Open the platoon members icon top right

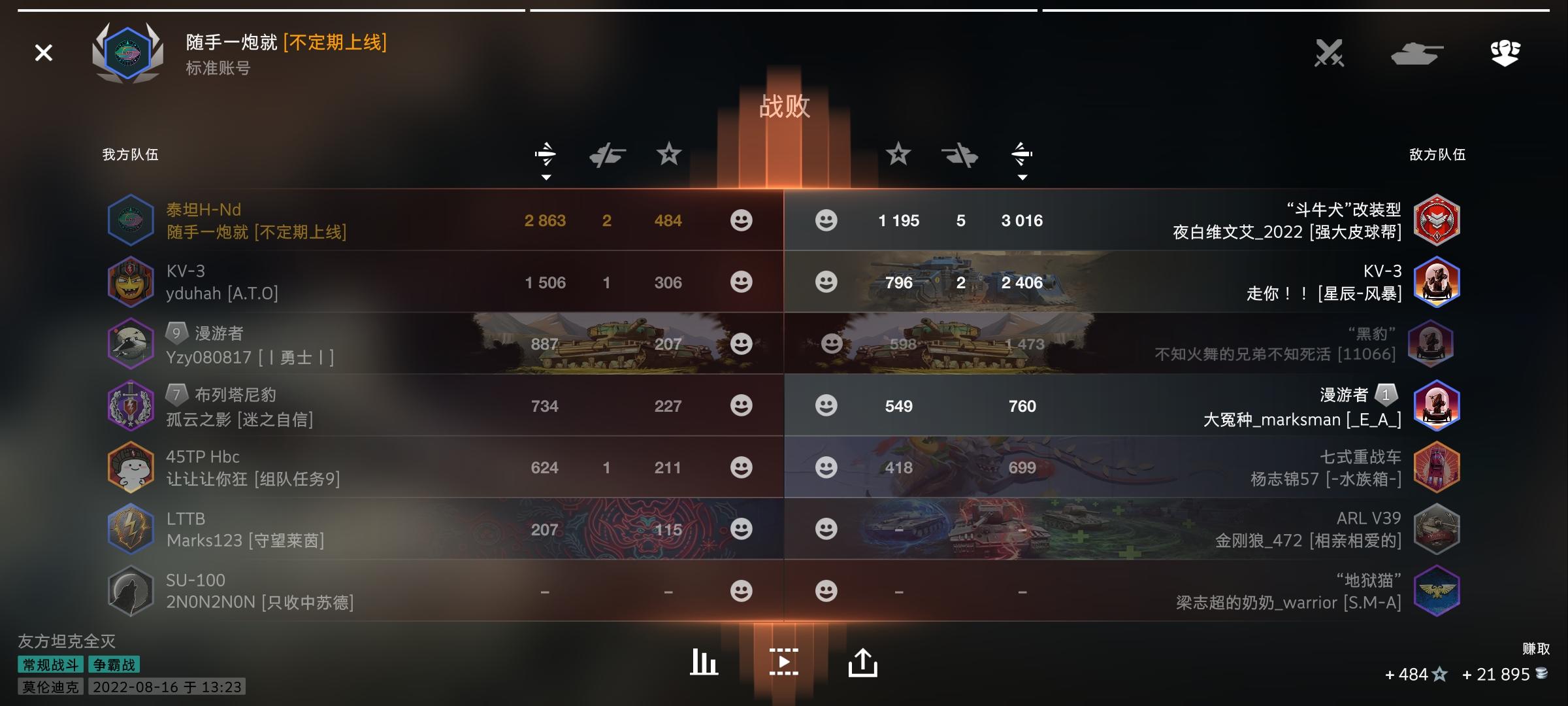(1505, 52)
